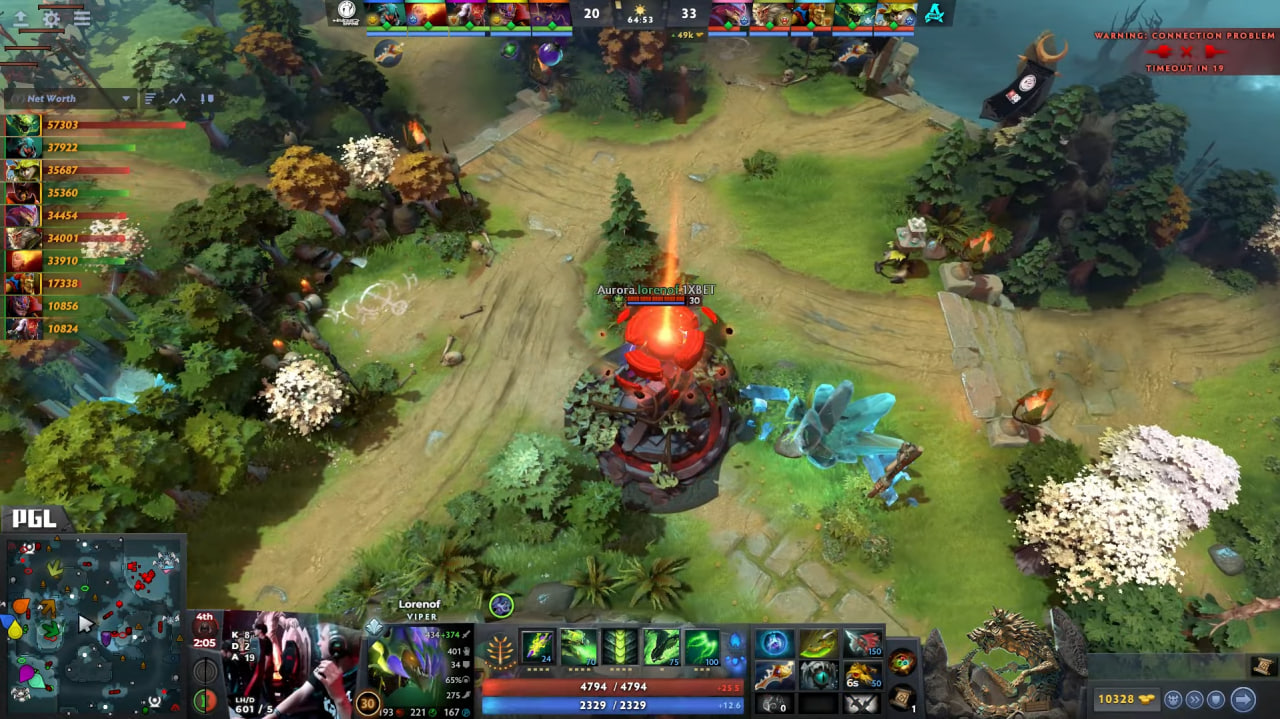Click the minimap
The image size is (1280, 719).
point(96,620)
